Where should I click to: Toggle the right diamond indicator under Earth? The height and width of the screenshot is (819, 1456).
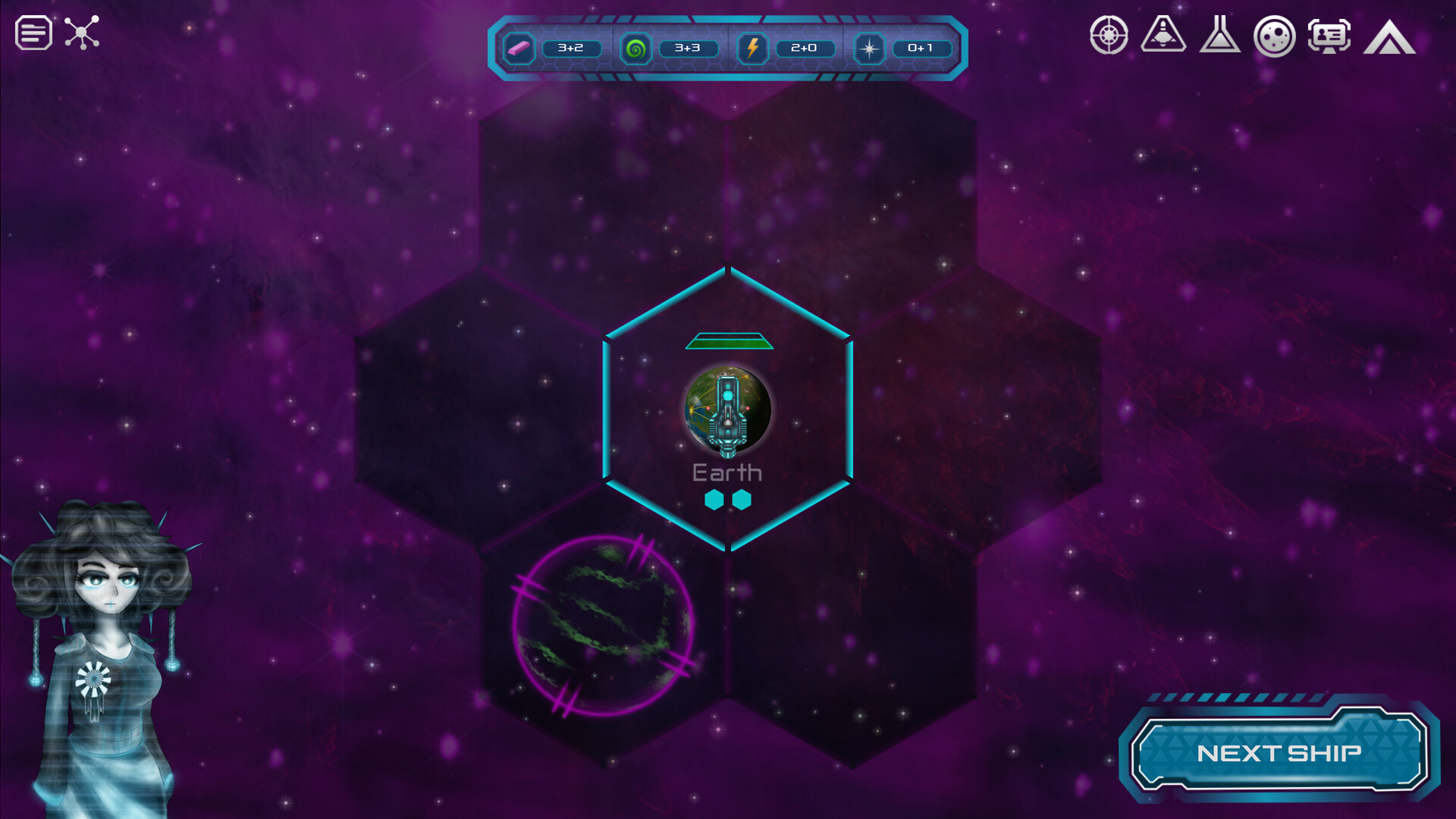pos(742,500)
